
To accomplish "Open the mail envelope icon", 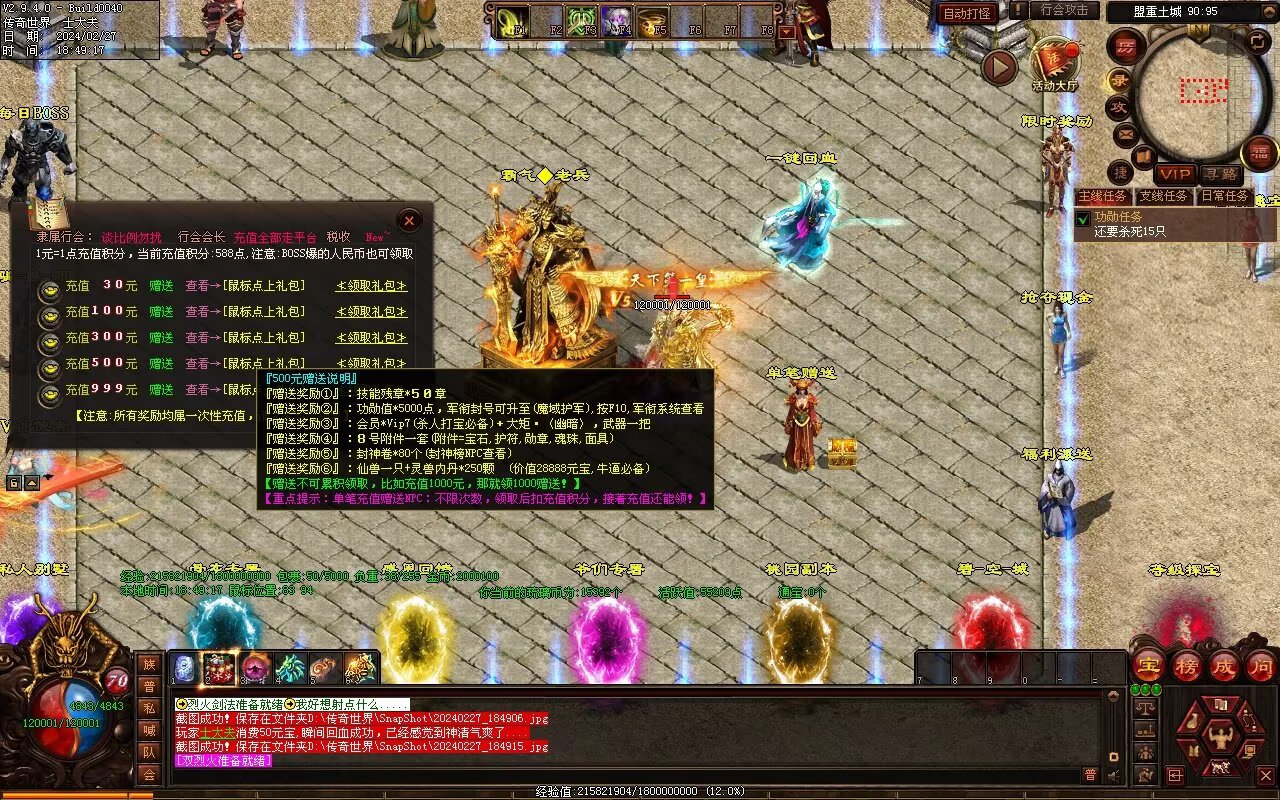I will point(1125,133).
